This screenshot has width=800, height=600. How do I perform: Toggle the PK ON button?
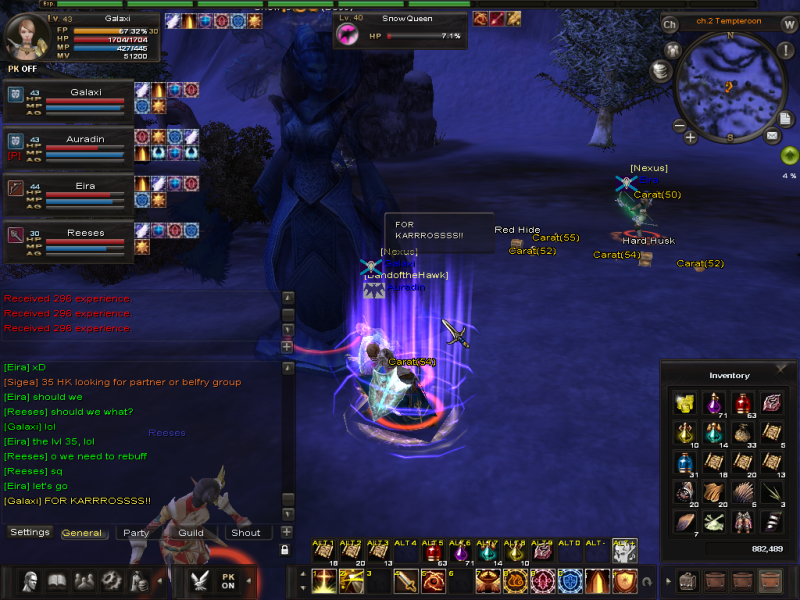[227, 581]
